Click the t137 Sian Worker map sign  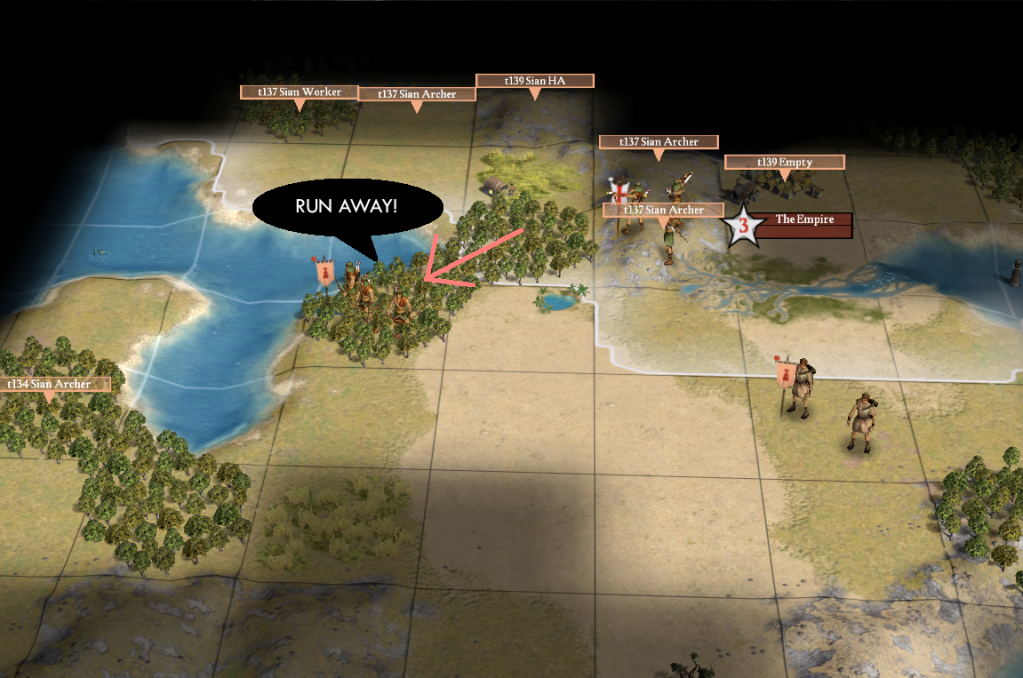[299, 92]
